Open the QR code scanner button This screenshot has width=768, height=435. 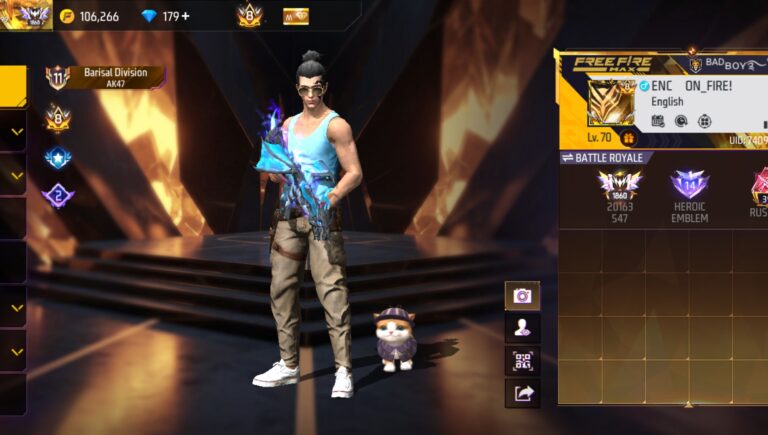click(x=522, y=360)
